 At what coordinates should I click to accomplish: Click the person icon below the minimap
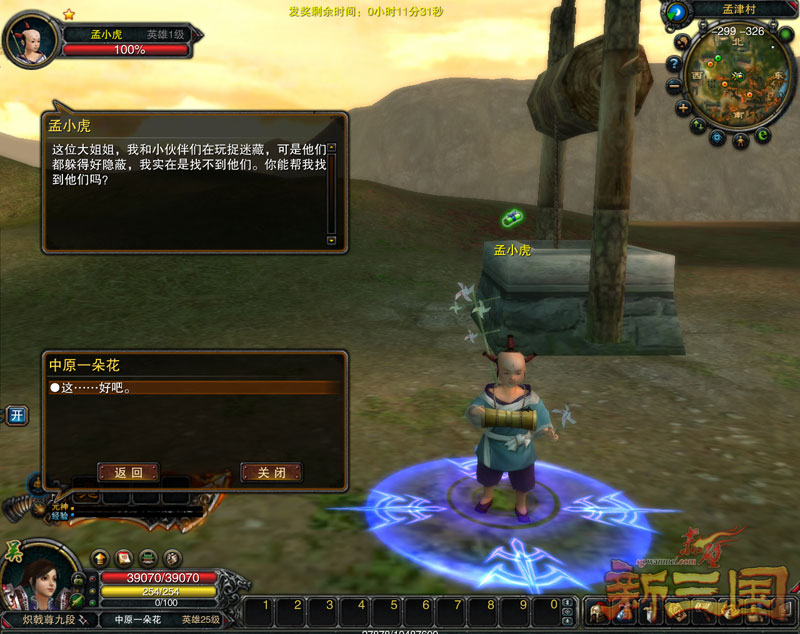click(x=741, y=141)
